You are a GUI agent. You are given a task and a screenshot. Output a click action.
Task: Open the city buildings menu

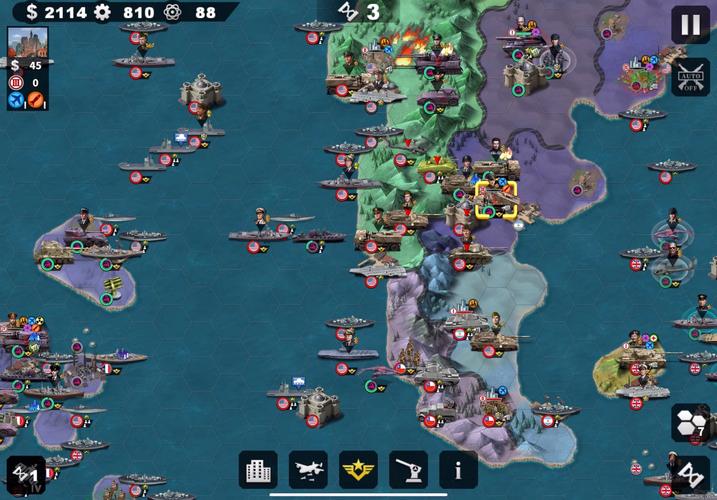[259, 469]
